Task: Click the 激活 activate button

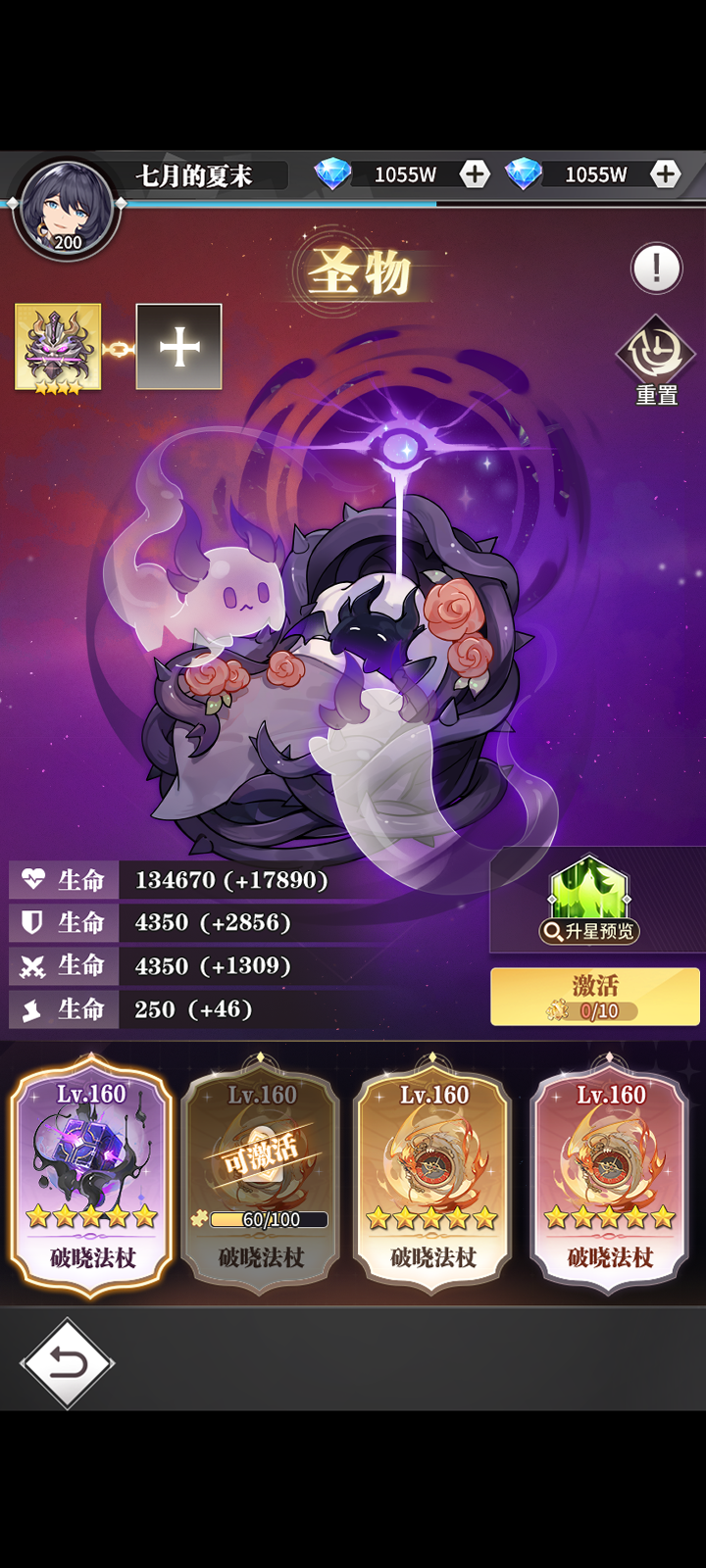Action: pyautogui.click(x=594, y=996)
